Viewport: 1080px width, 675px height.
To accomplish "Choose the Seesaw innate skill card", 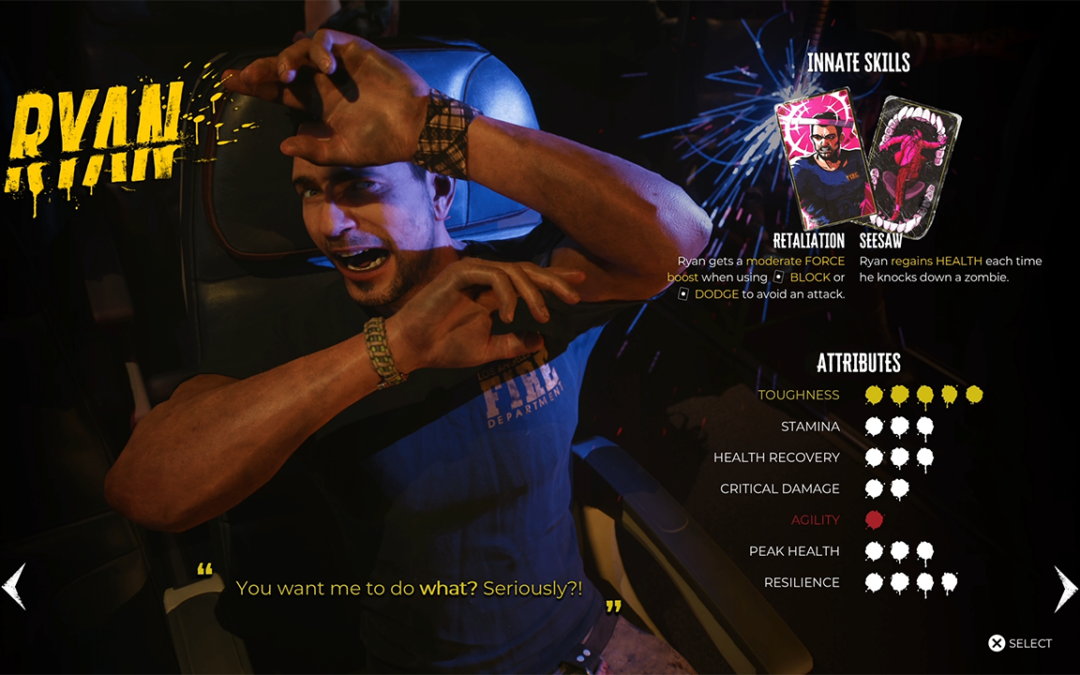I will point(912,165).
